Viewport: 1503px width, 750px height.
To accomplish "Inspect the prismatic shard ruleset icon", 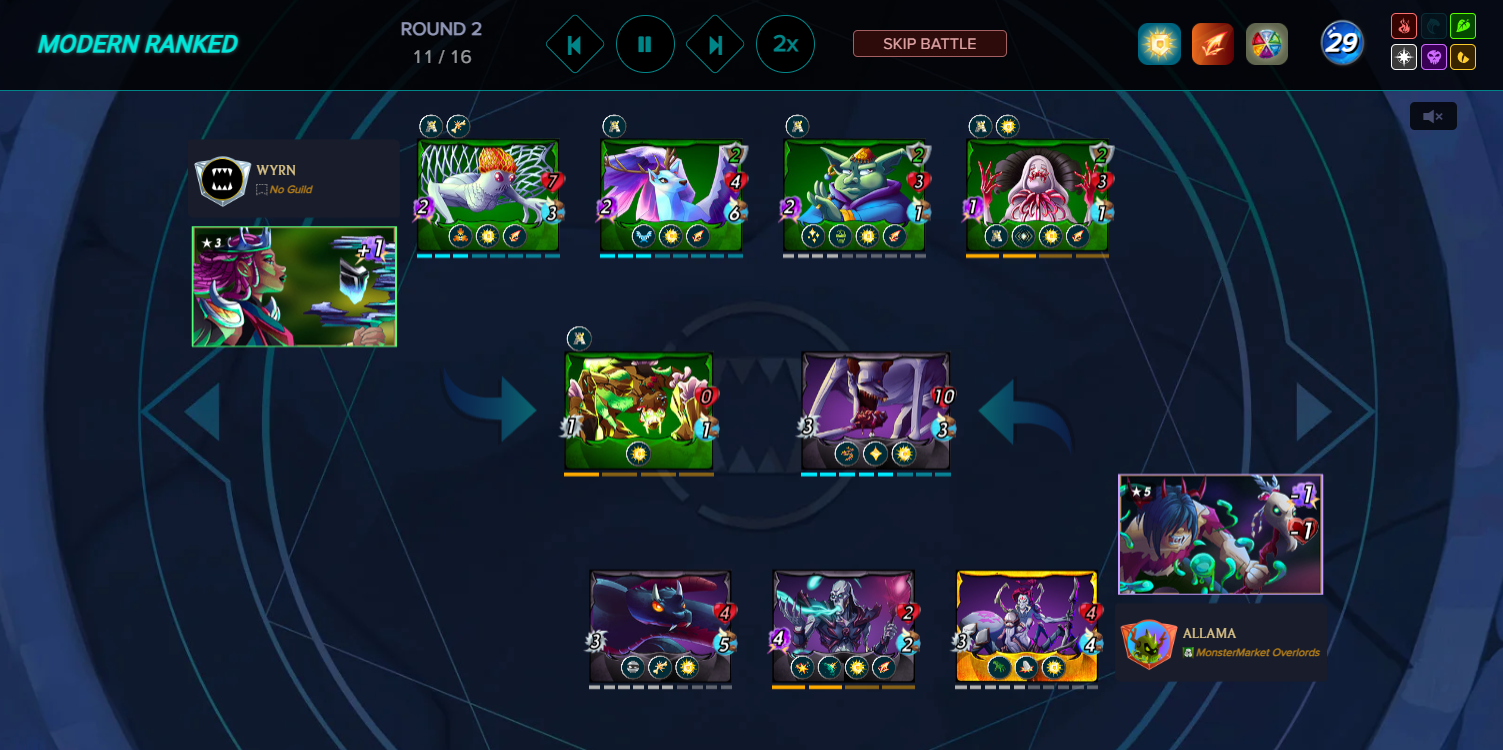I will pyautogui.click(x=1267, y=43).
